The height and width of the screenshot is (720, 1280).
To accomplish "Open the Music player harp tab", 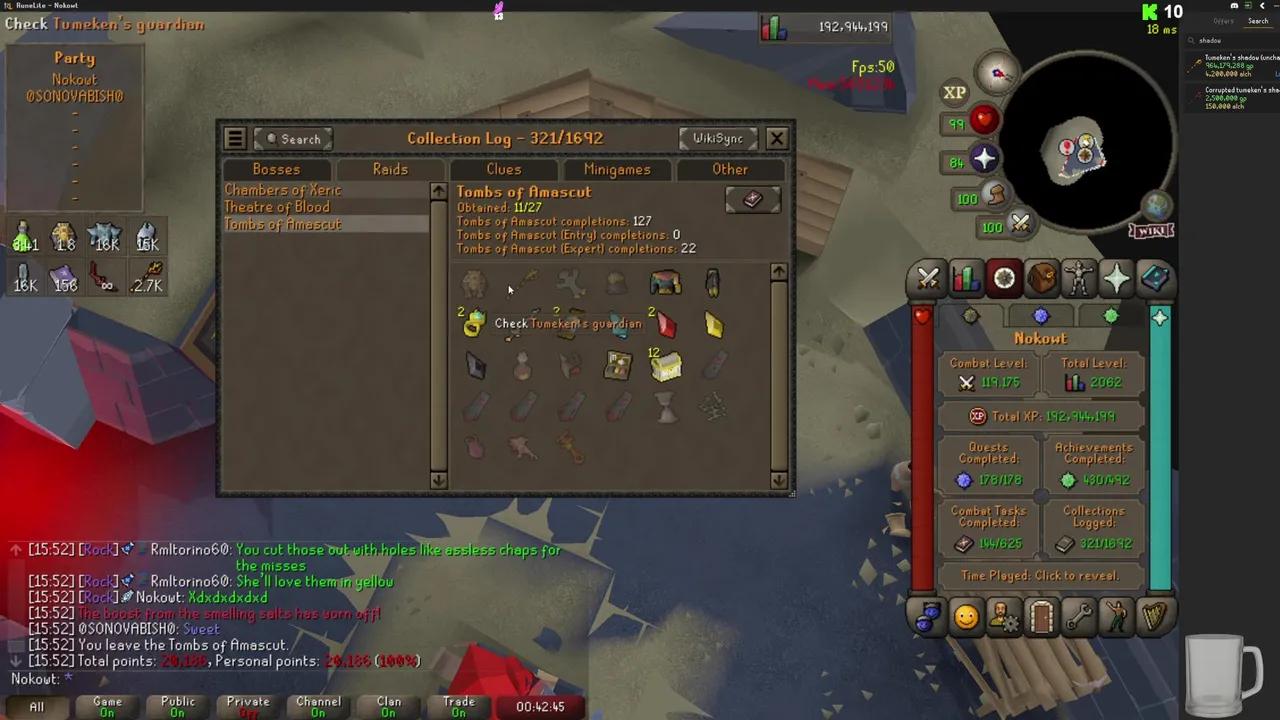I will click(x=1155, y=617).
